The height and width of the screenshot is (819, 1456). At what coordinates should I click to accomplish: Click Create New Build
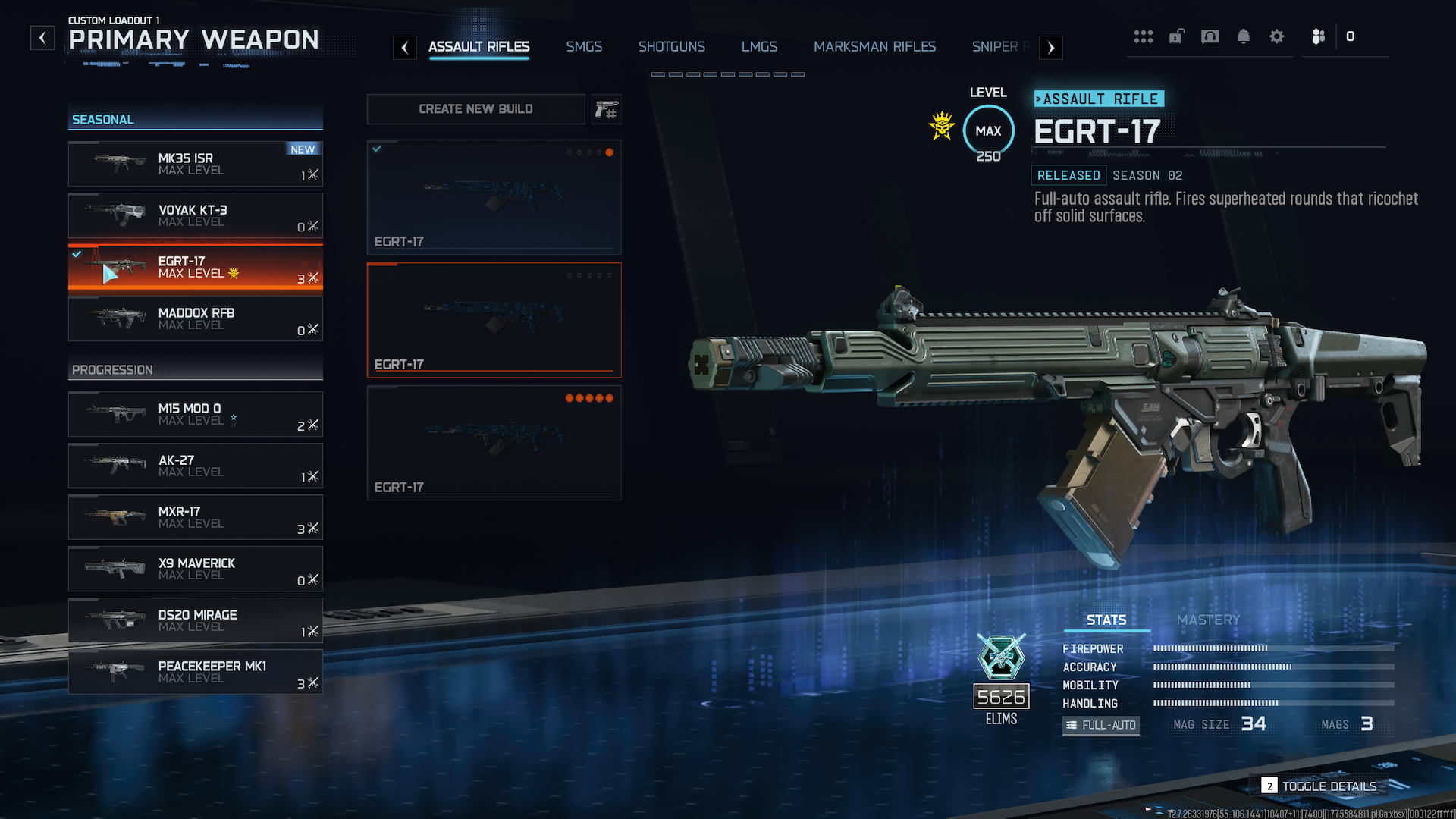coord(475,109)
